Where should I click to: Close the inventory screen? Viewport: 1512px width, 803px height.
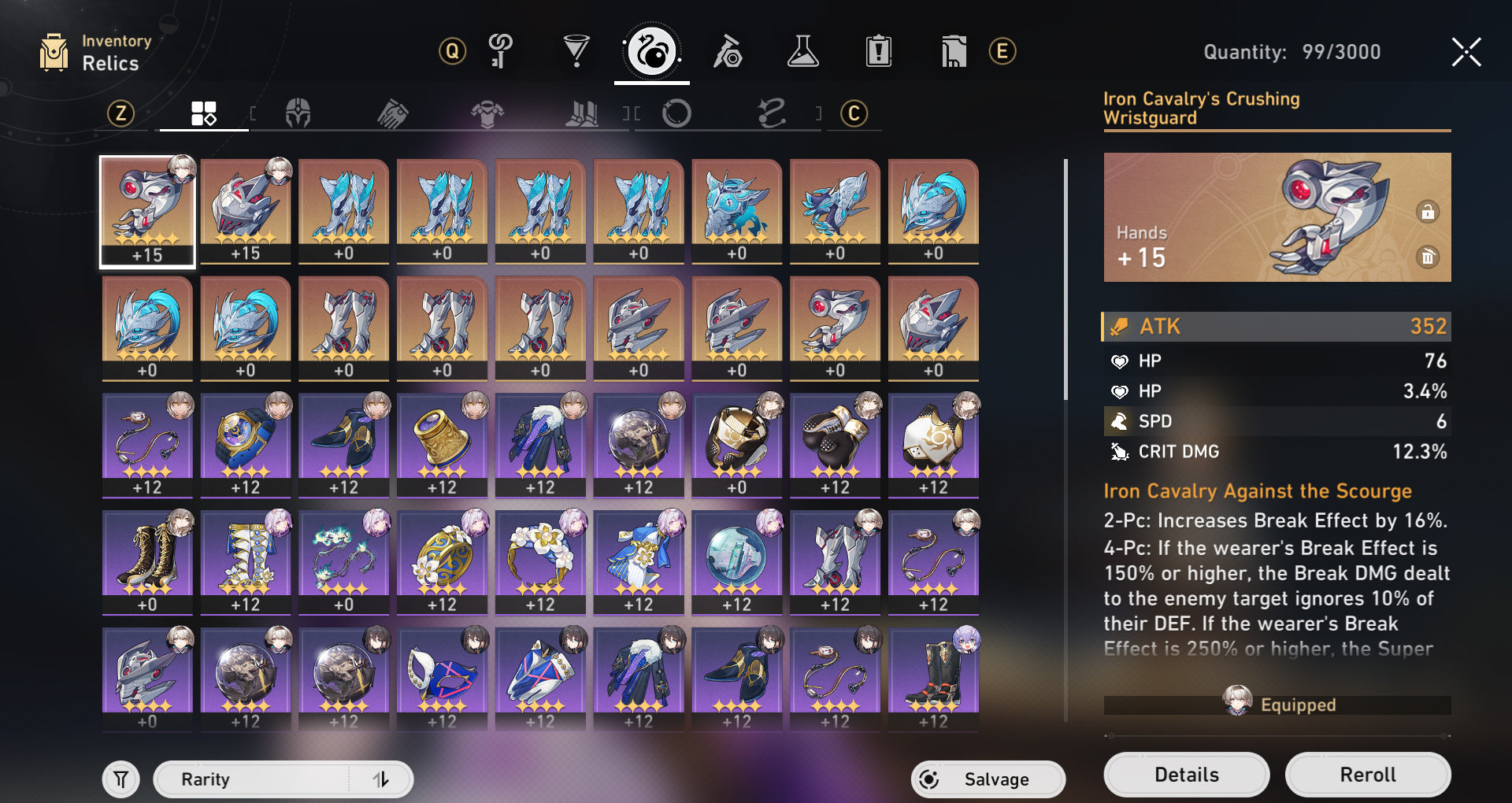[x=1466, y=52]
